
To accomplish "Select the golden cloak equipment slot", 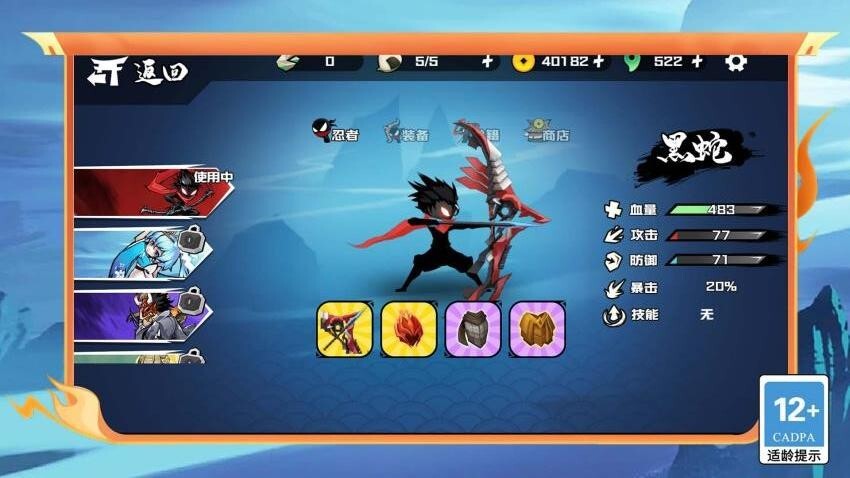I will coord(537,329).
